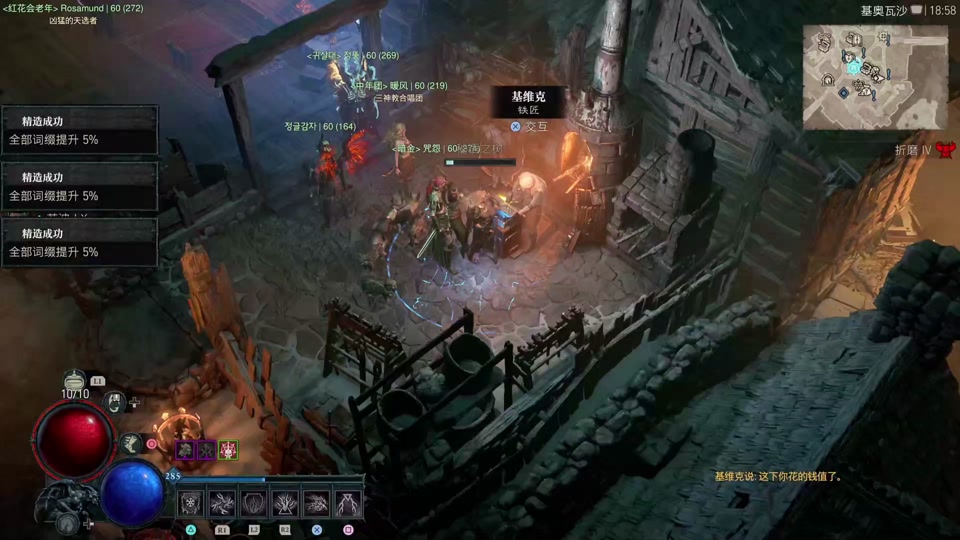The image size is (960, 540).
Task: Use the fifth hotbar skill slot
Action: (317, 503)
